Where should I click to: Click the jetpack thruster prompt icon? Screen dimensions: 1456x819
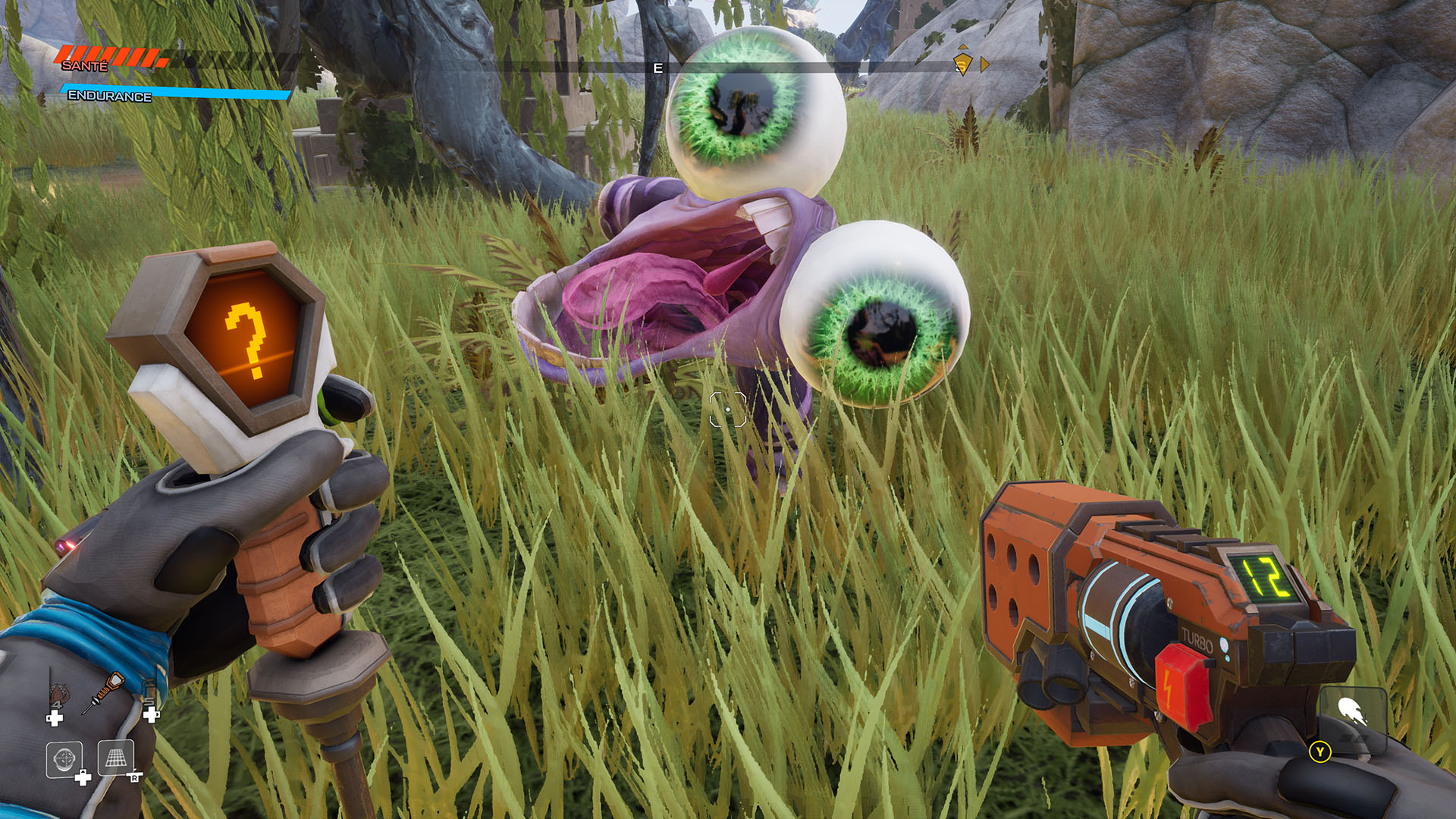pos(1351,711)
